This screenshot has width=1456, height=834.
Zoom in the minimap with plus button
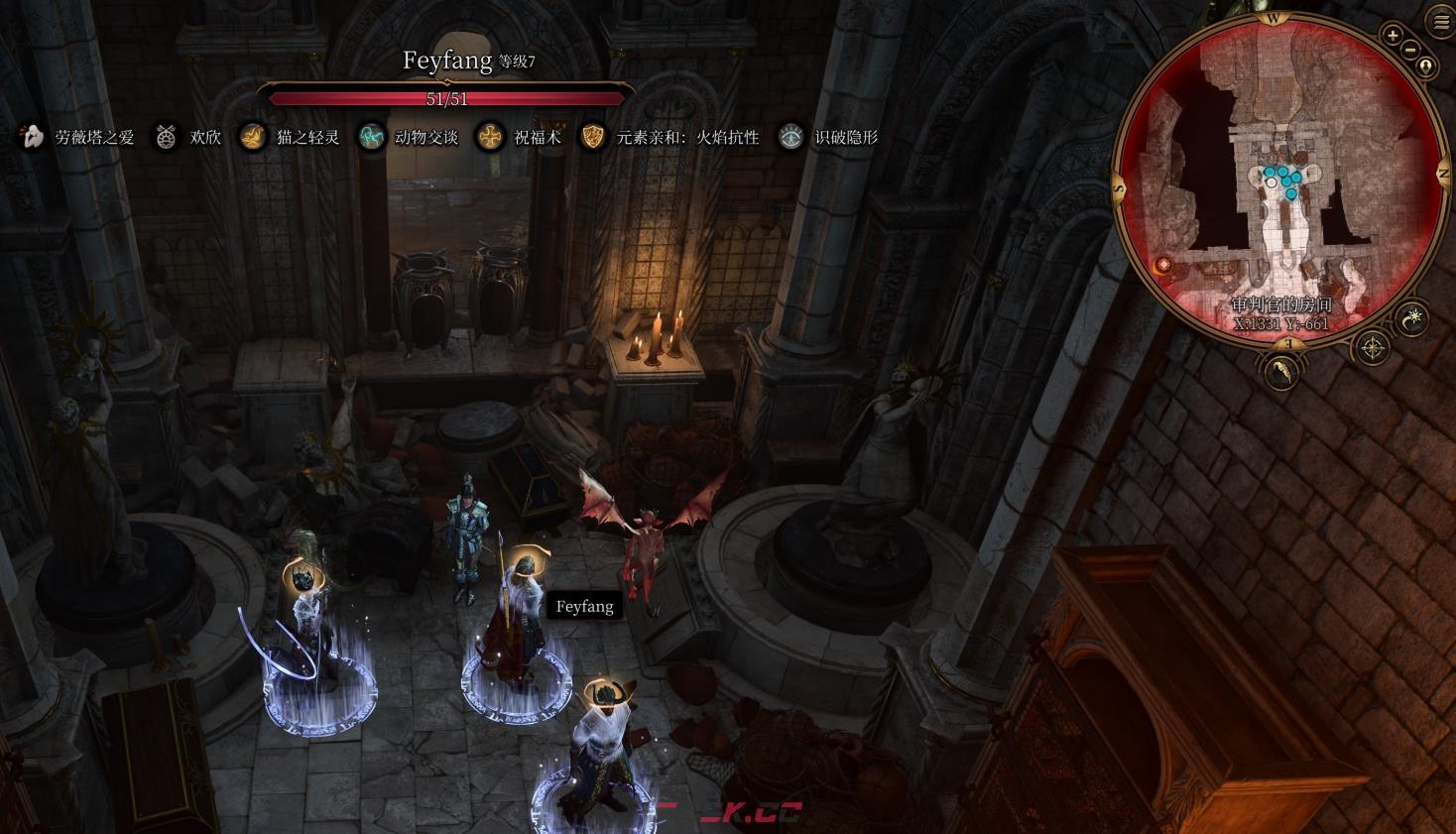pyautogui.click(x=1394, y=37)
